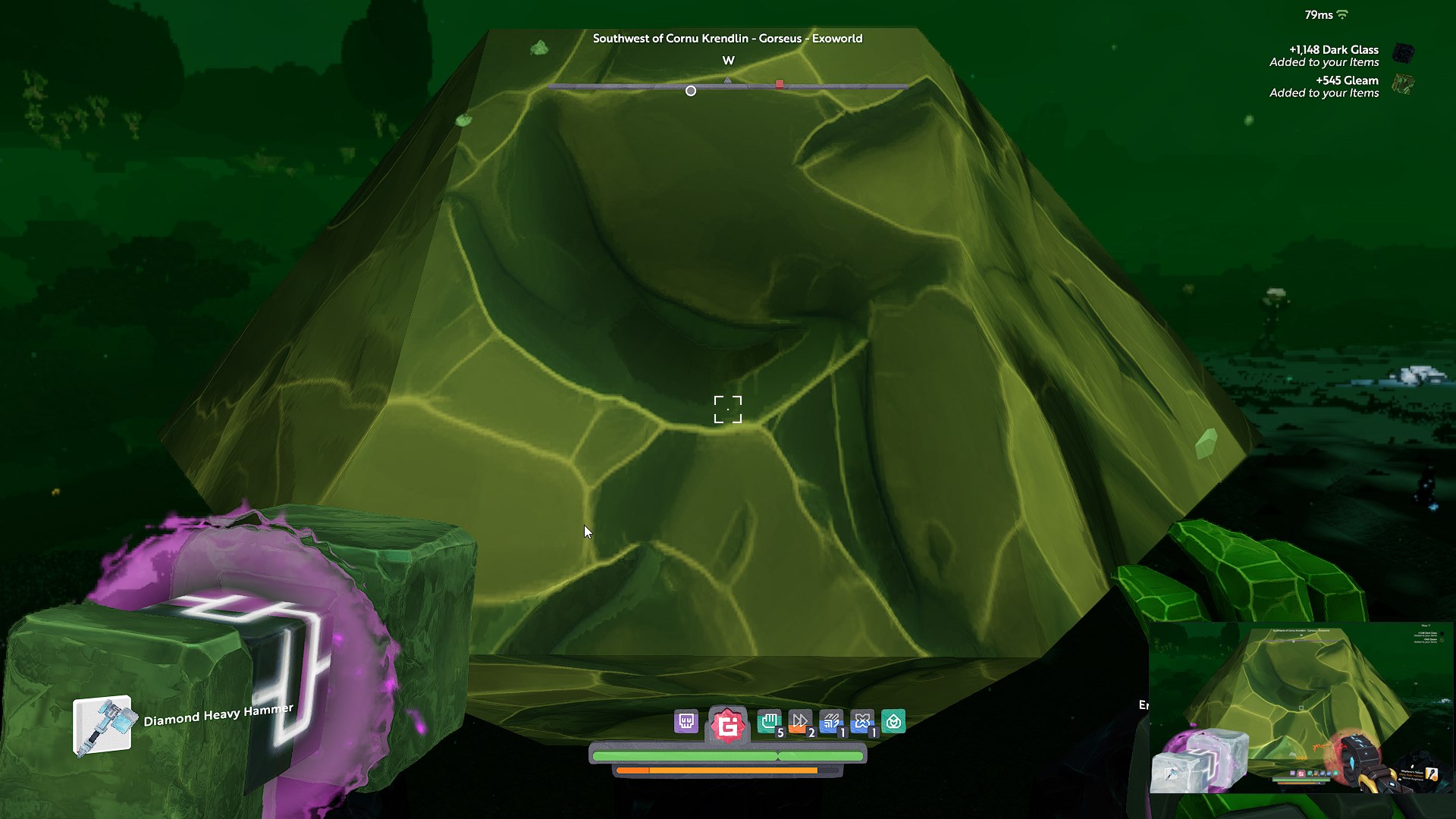This screenshot has width=1456, height=819.
Task: Click the white circle marker on the compass
Action: tap(691, 91)
